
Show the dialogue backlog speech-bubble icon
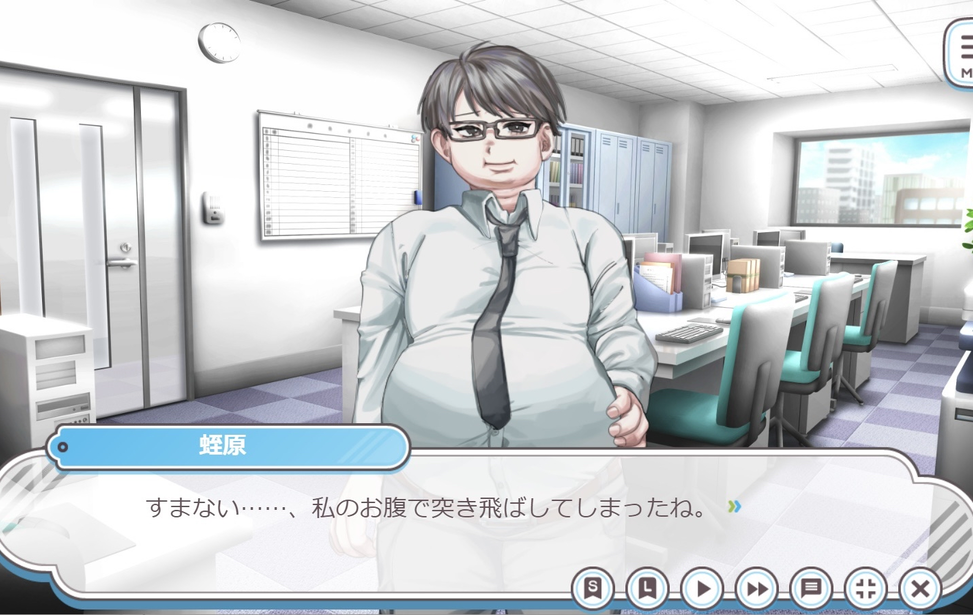(x=811, y=588)
